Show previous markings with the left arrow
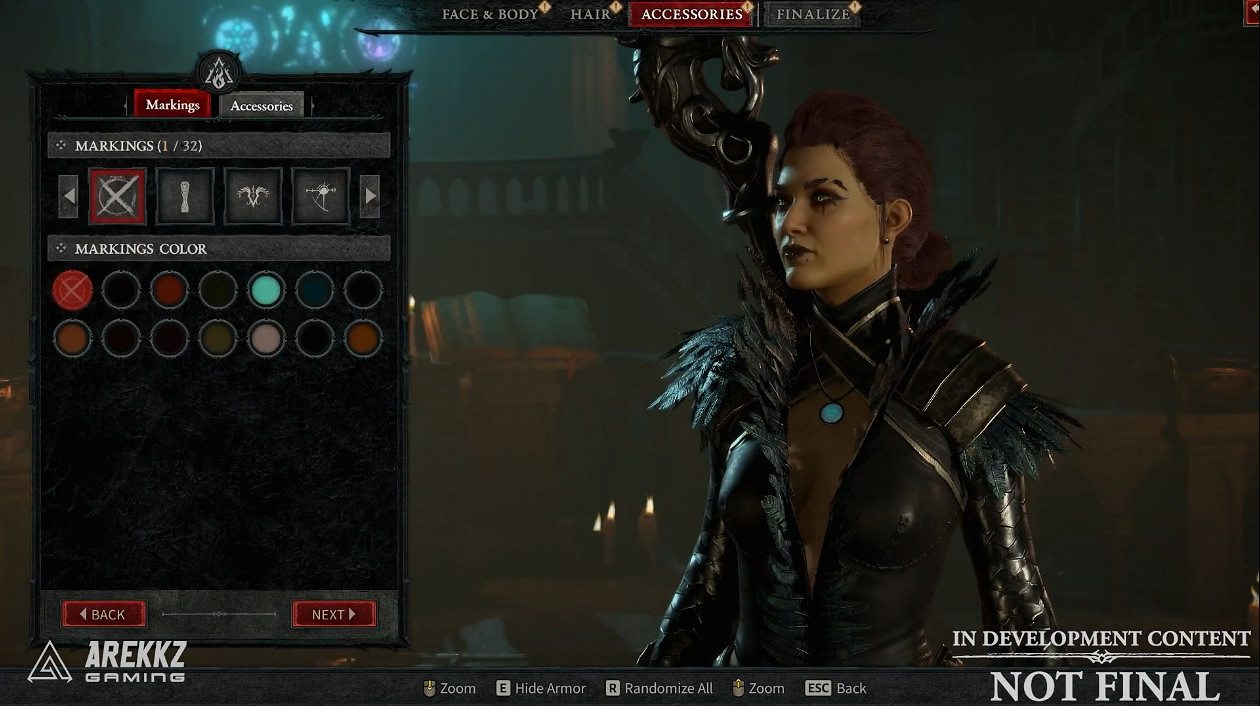Viewport: 1260px width, 706px height. 68,196
